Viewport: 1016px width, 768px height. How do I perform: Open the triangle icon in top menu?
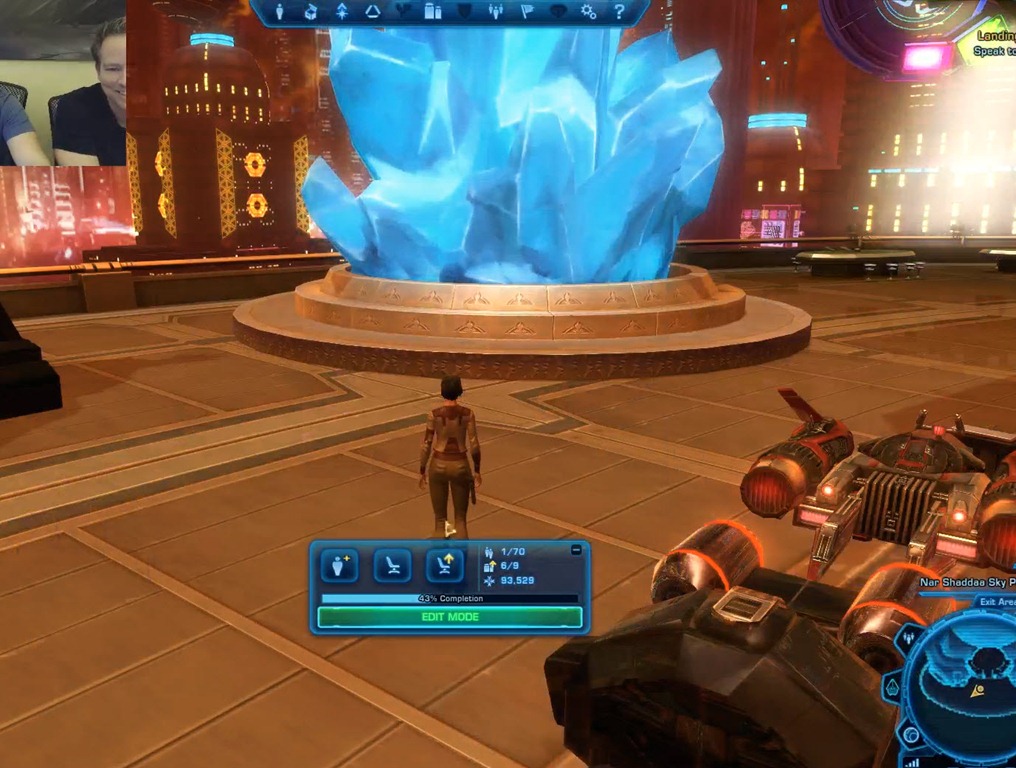[x=372, y=12]
